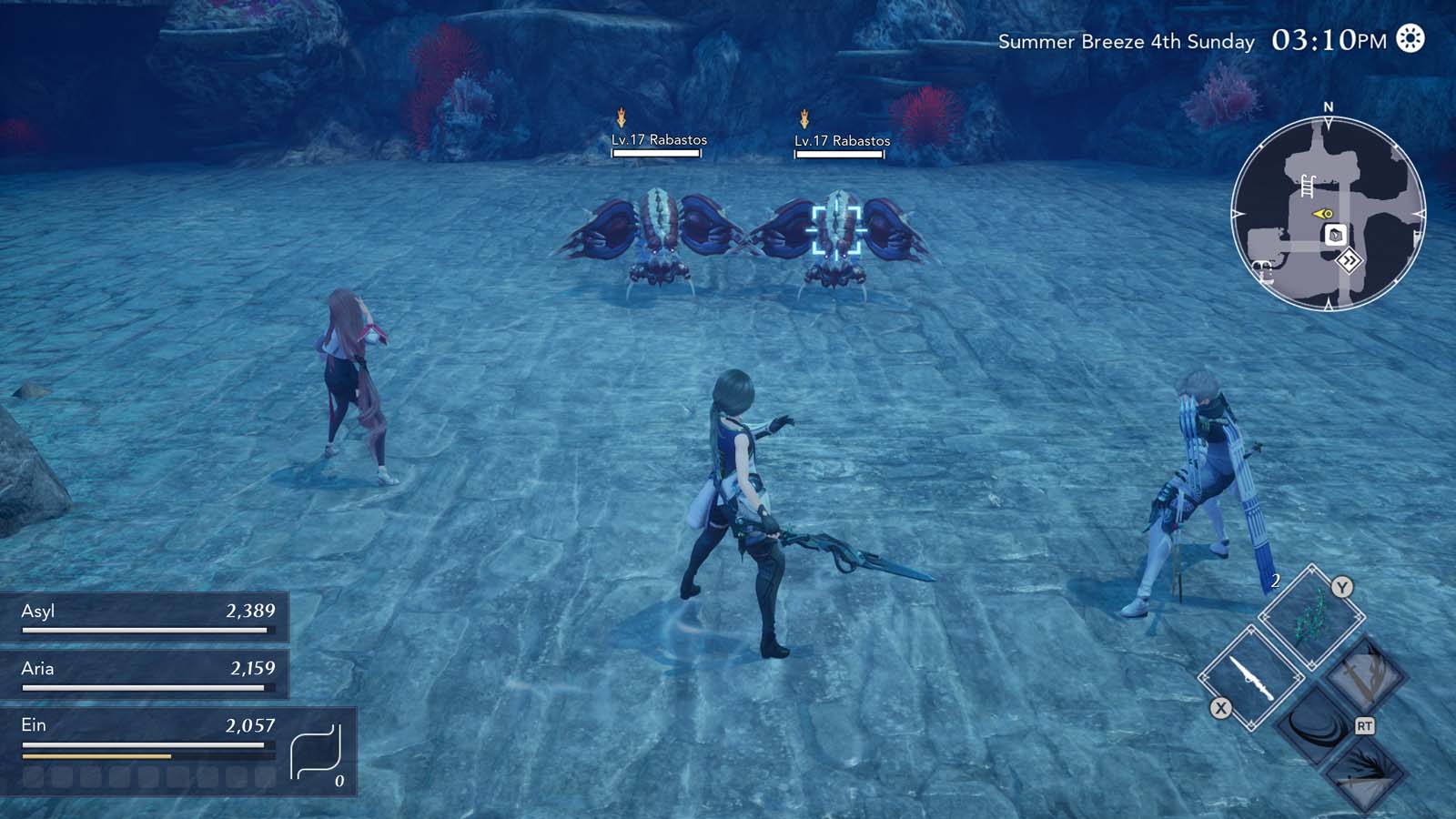Select the yellow player arrow marker on minimap
1456x819 pixels.
click(x=1321, y=213)
